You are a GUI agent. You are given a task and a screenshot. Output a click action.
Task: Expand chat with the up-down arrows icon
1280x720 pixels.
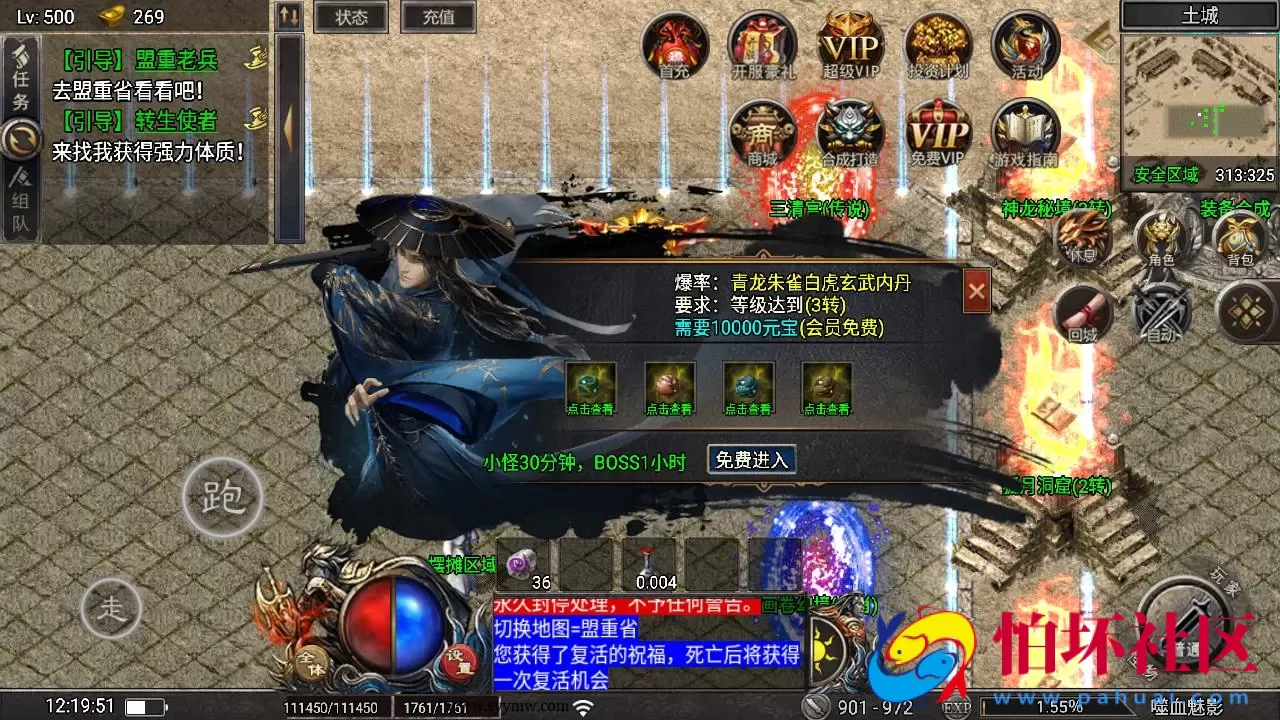[288, 16]
